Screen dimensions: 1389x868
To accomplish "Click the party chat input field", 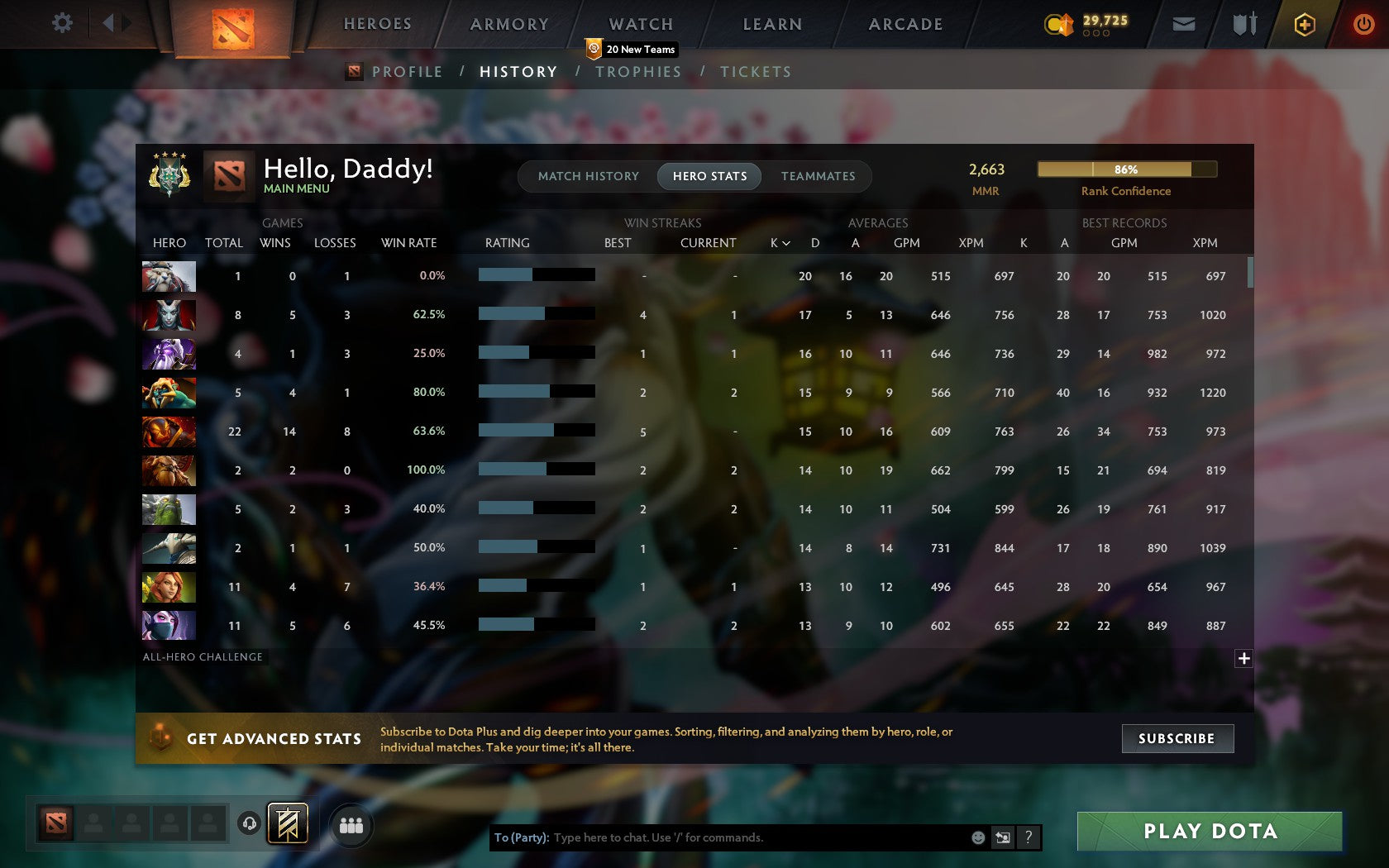I will coord(744,837).
